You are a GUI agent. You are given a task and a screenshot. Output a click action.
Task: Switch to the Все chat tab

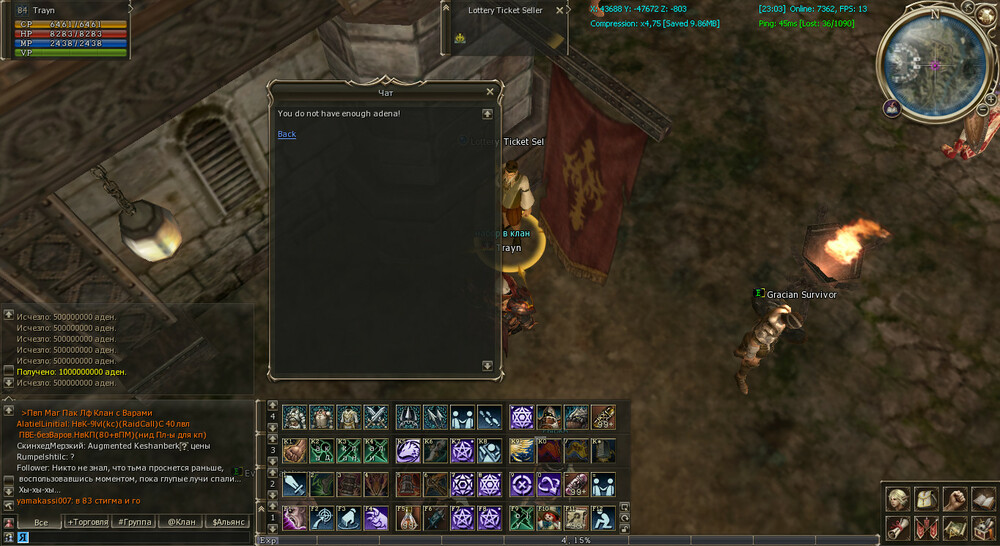pos(41,522)
